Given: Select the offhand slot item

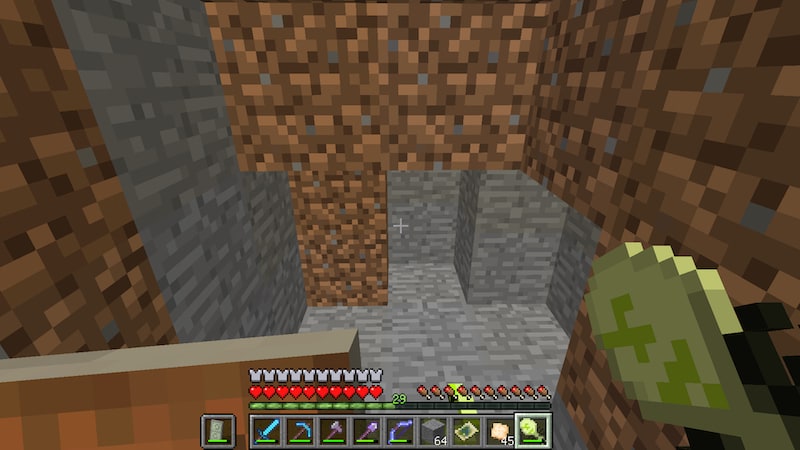Looking at the screenshot, I should 219,430.
